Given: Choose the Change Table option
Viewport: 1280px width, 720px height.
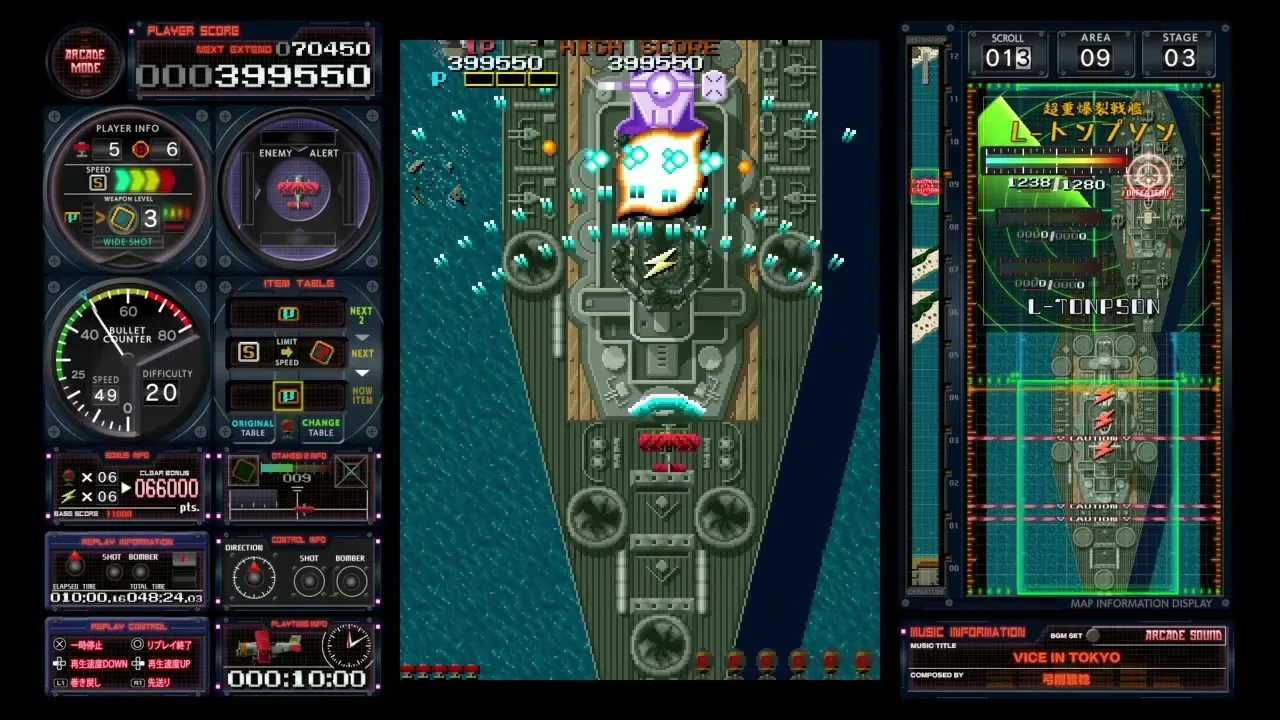Looking at the screenshot, I should (321, 427).
